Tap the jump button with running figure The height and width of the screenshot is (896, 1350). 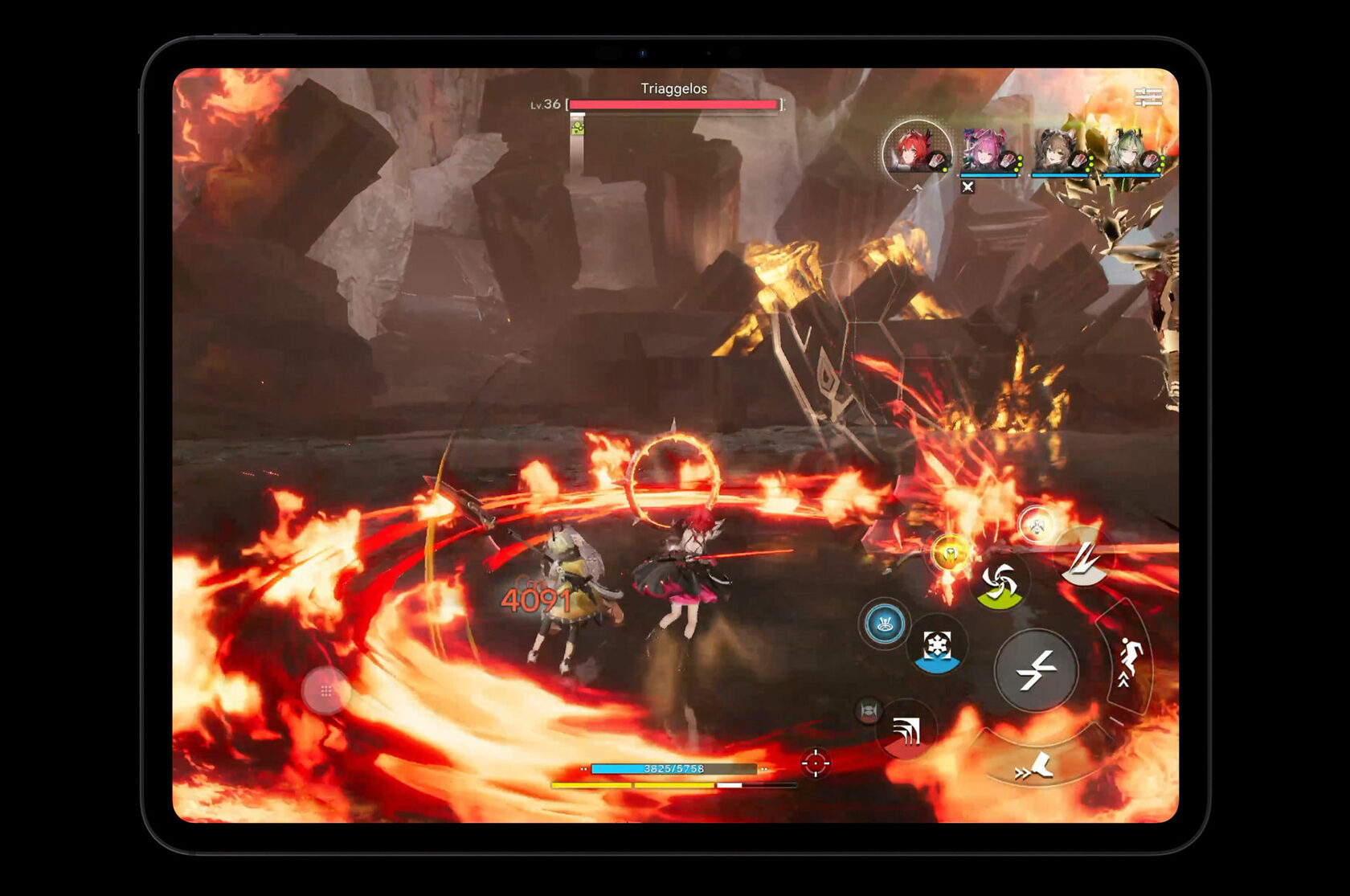pyautogui.click(x=1129, y=661)
